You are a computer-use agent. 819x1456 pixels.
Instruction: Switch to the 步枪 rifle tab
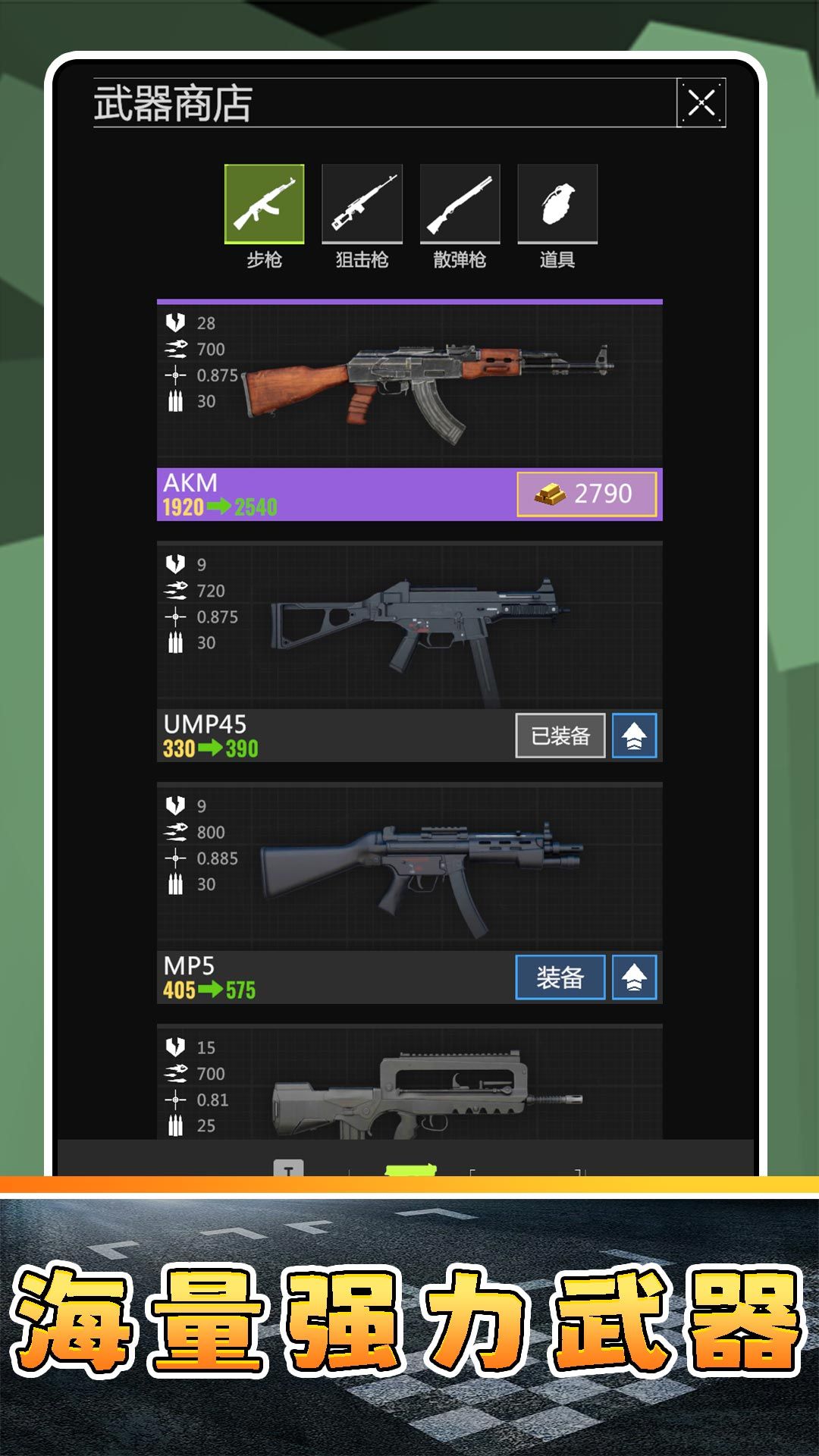pos(264,204)
